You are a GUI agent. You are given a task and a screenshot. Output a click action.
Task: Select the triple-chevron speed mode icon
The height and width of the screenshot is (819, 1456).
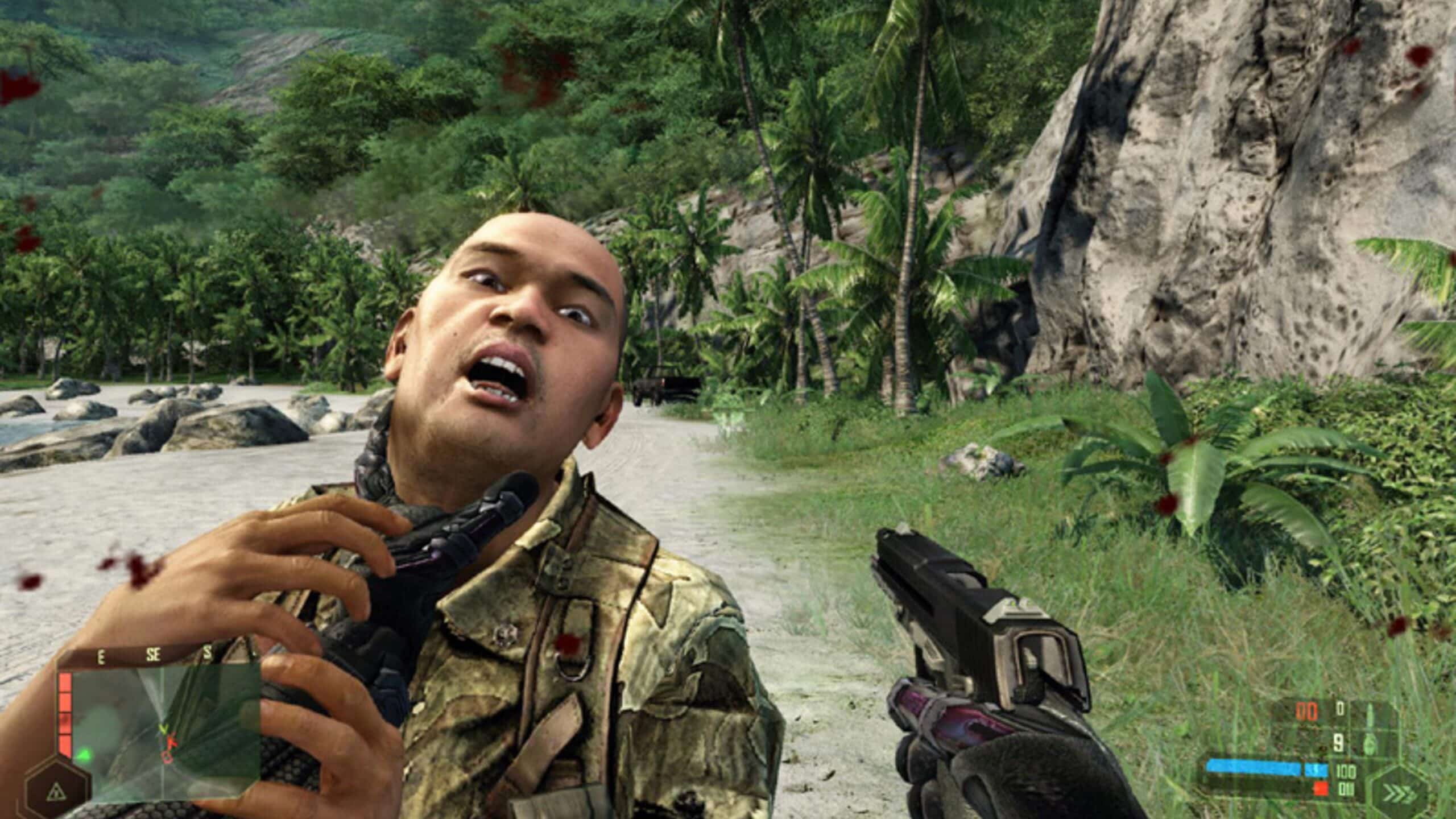coord(1398,792)
